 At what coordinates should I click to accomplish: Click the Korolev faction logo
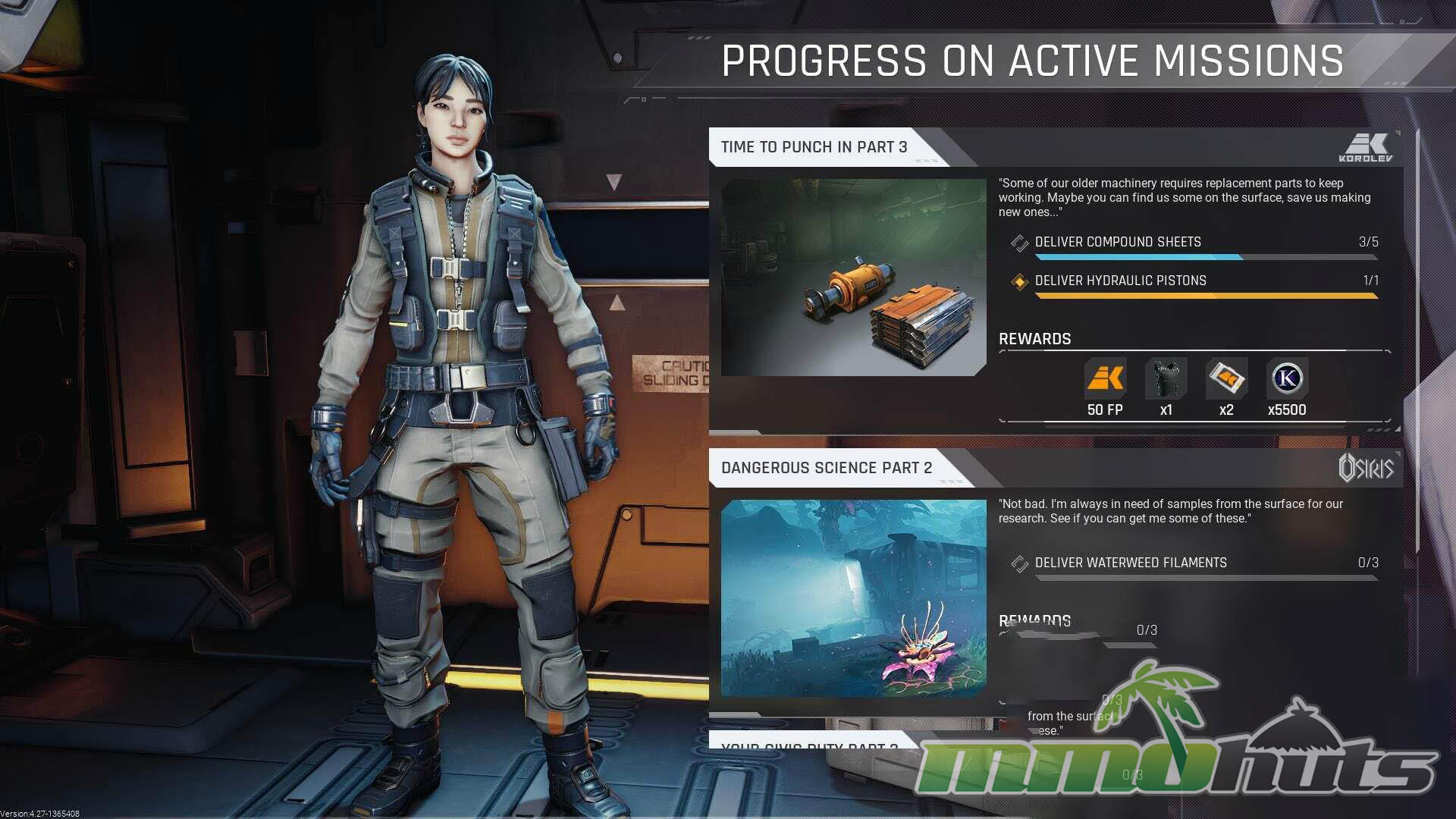(1366, 148)
